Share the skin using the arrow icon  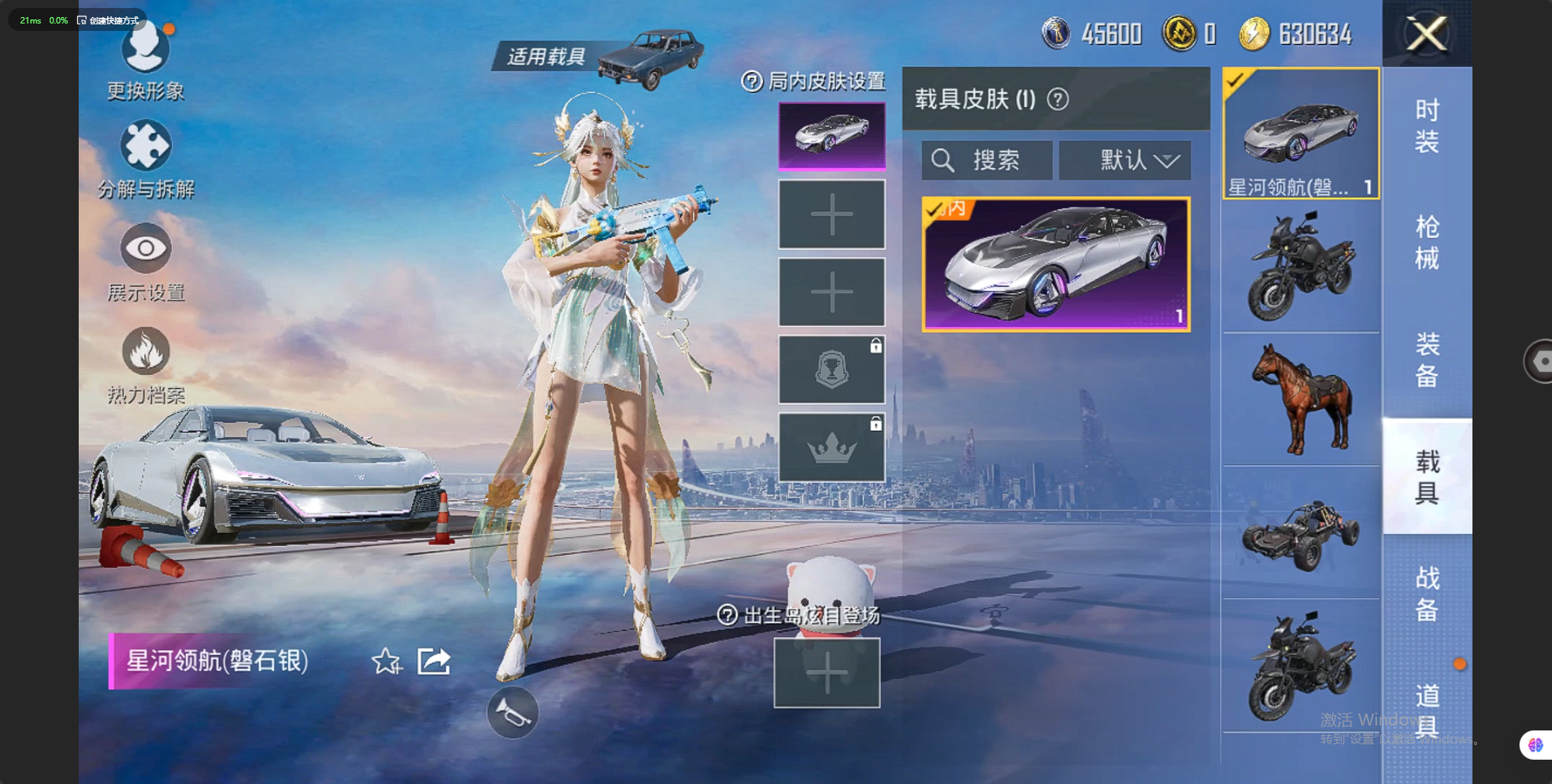click(x=433, y=661)
